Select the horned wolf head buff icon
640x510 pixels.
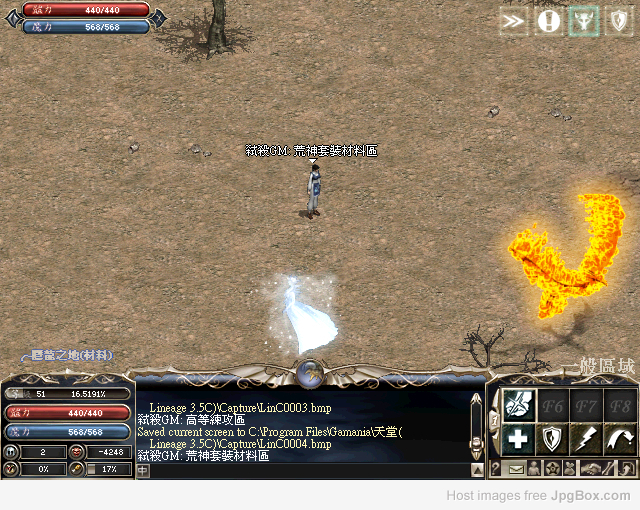pyautogui.click(x=583, y=21)
